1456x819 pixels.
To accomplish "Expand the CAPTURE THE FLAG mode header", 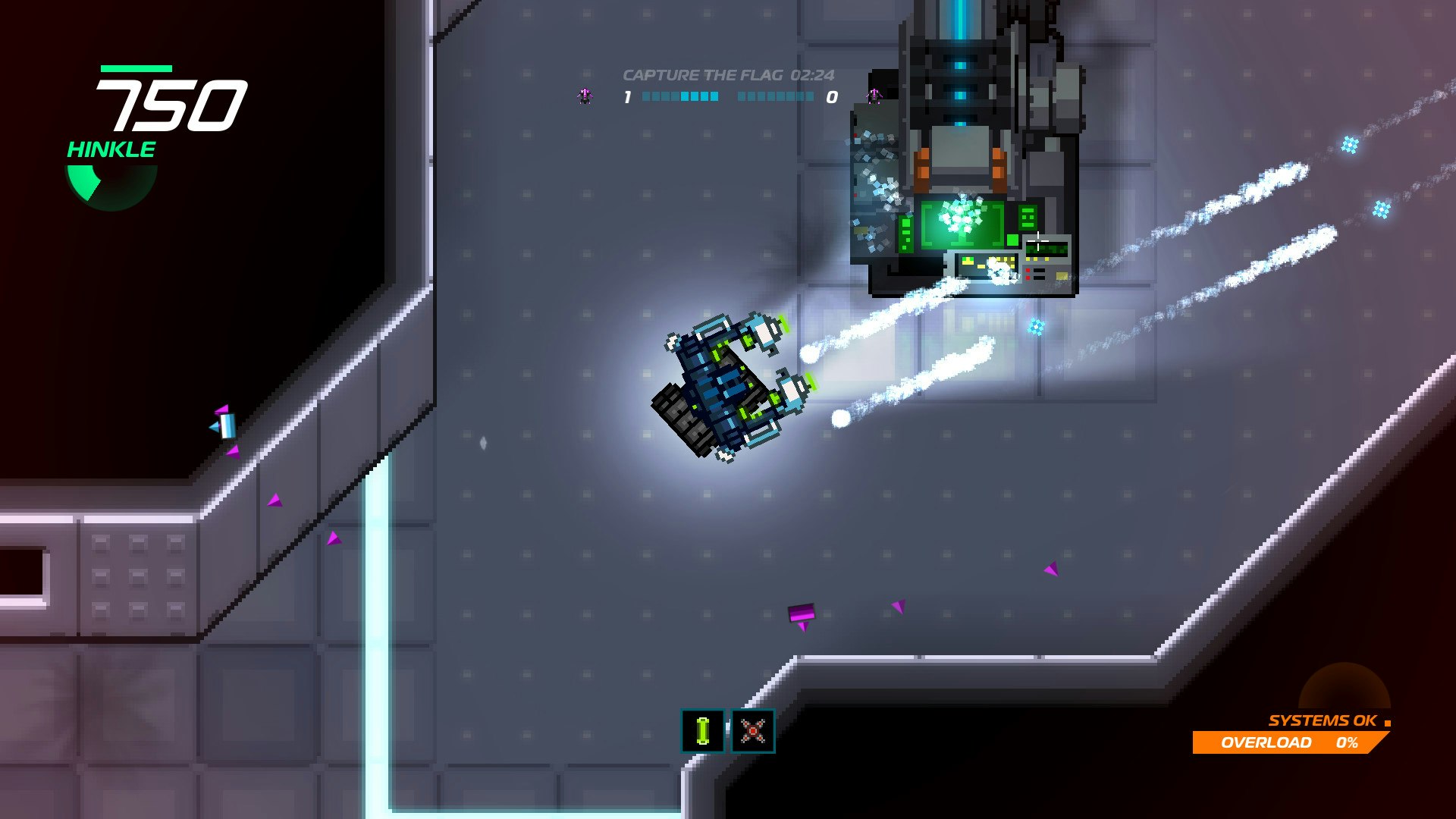I will [705, 75].
